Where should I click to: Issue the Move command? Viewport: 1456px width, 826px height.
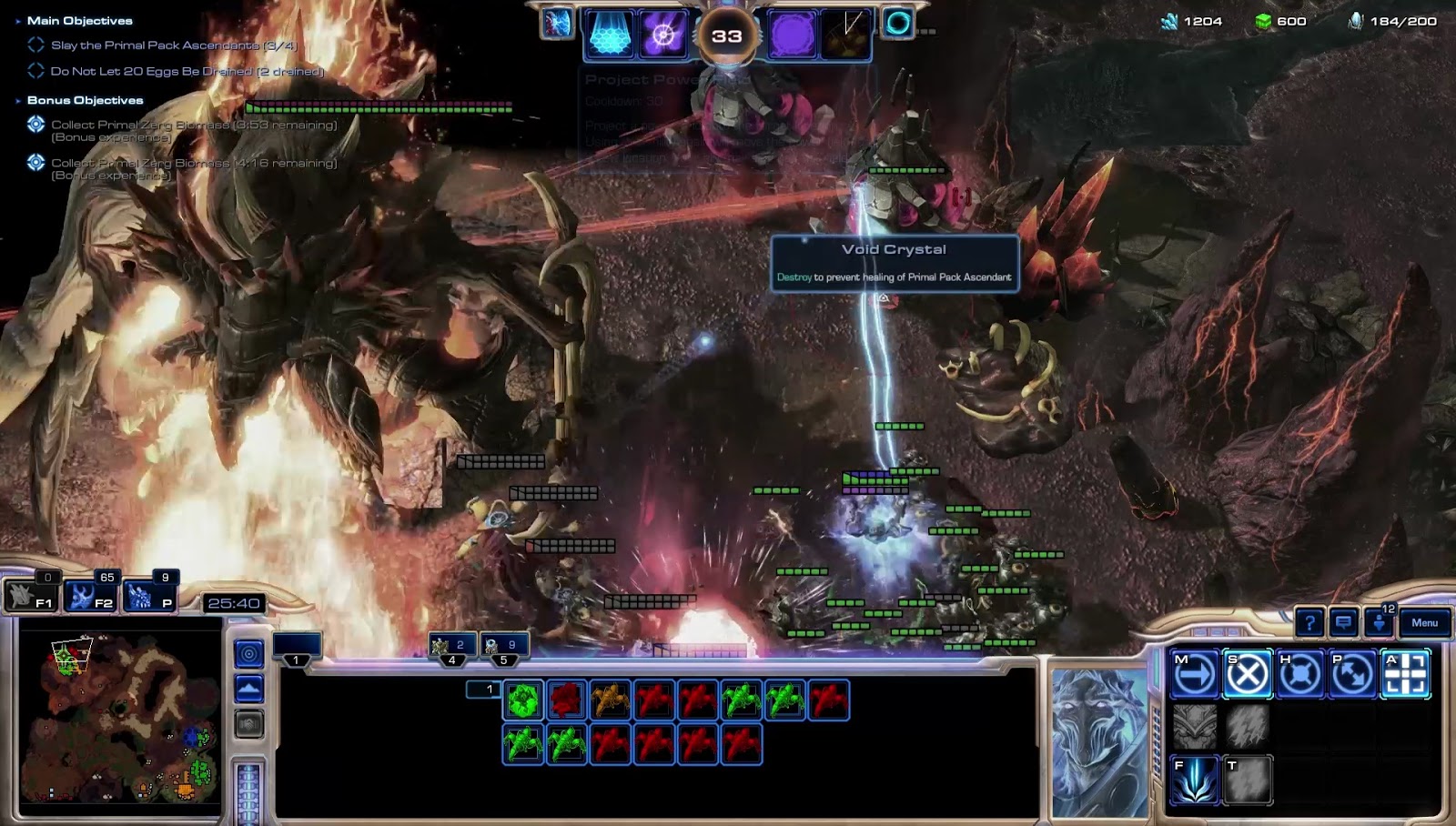[x=1195, y=675]
